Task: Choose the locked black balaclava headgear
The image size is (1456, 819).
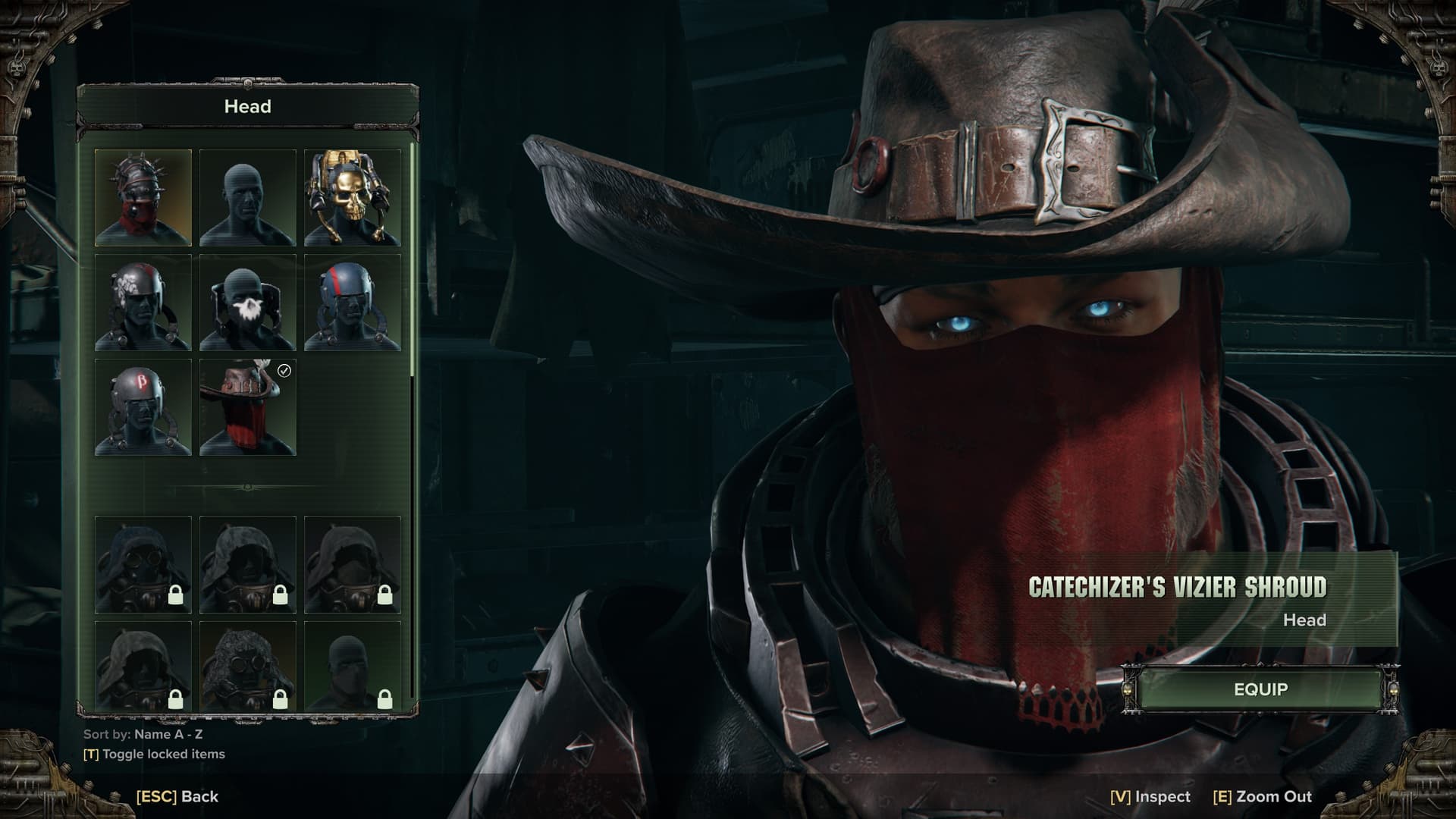Action: (x=353, y=666)
